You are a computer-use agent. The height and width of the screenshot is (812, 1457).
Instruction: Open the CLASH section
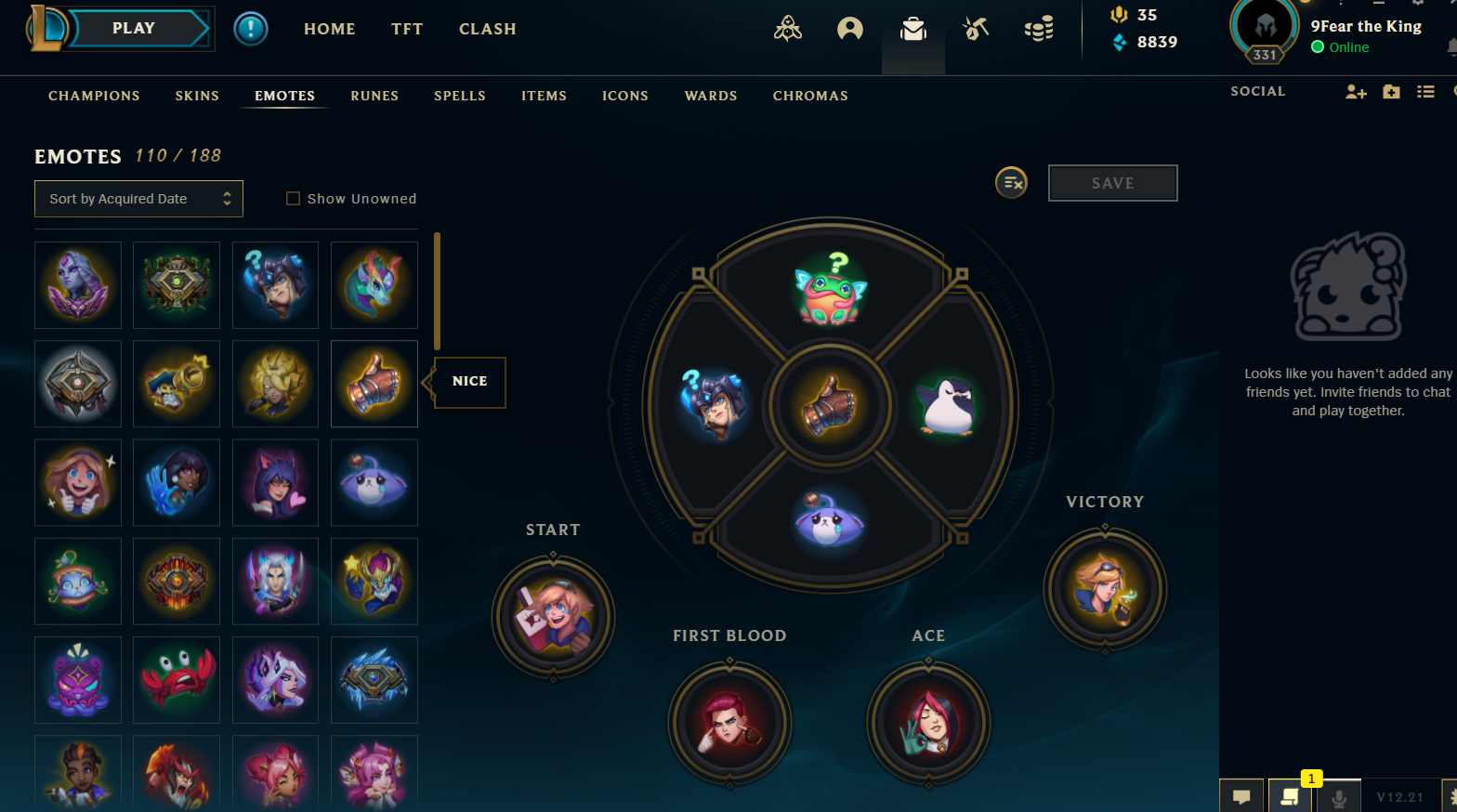coord(487,29)
